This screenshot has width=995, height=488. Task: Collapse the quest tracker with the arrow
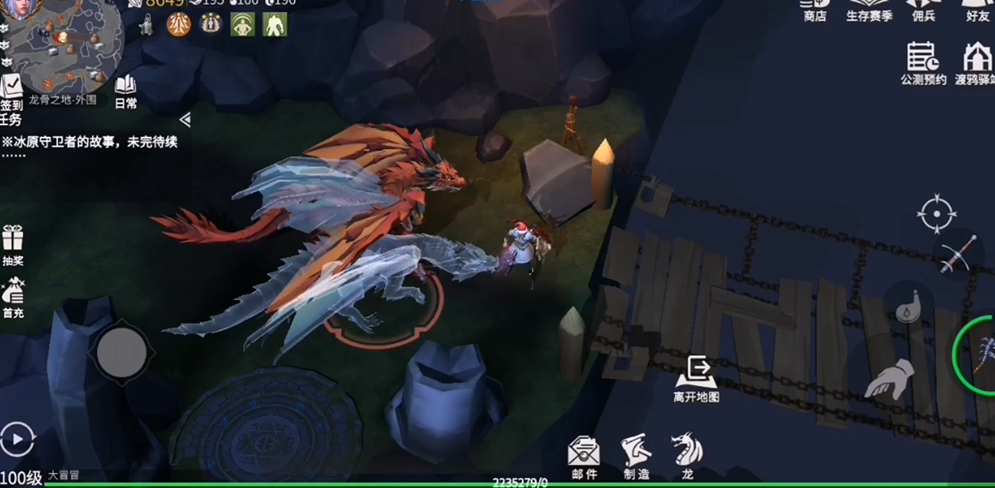coord(185,120)
